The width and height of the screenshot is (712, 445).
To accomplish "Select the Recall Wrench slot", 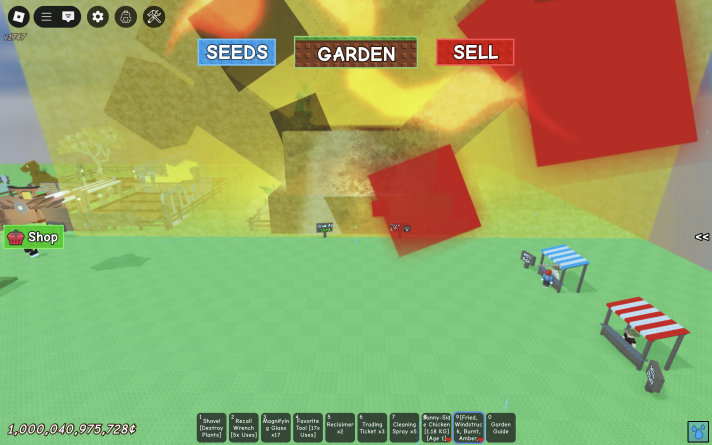I will pyautogui.click(x=243, y=427).
